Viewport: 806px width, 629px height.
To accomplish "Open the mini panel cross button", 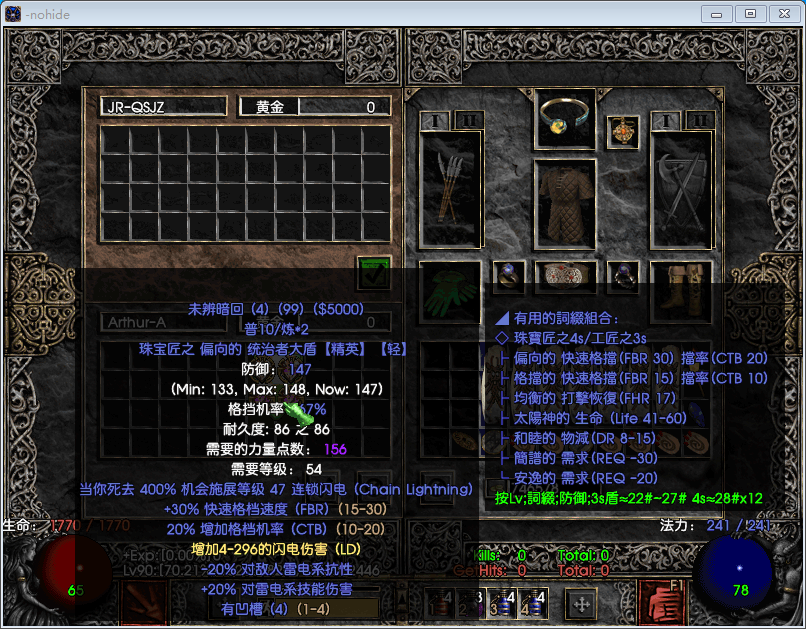I will click(x=581, y=603).
